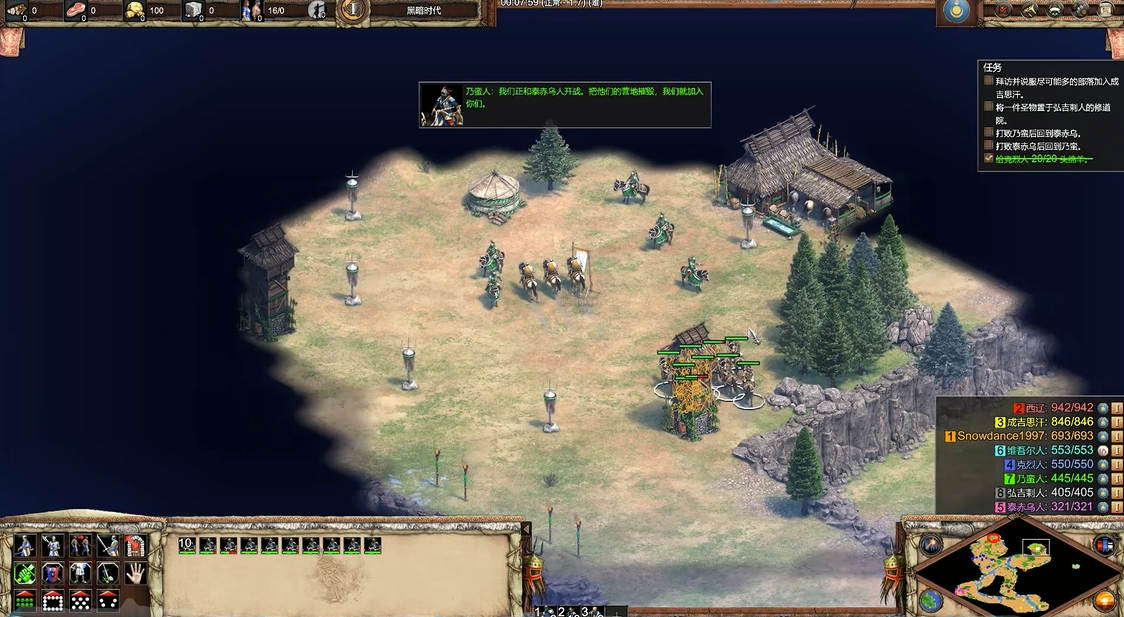Click the blue Mongol civilization emblem
Screen dimensions: 1124x617
tap(958, 11)
